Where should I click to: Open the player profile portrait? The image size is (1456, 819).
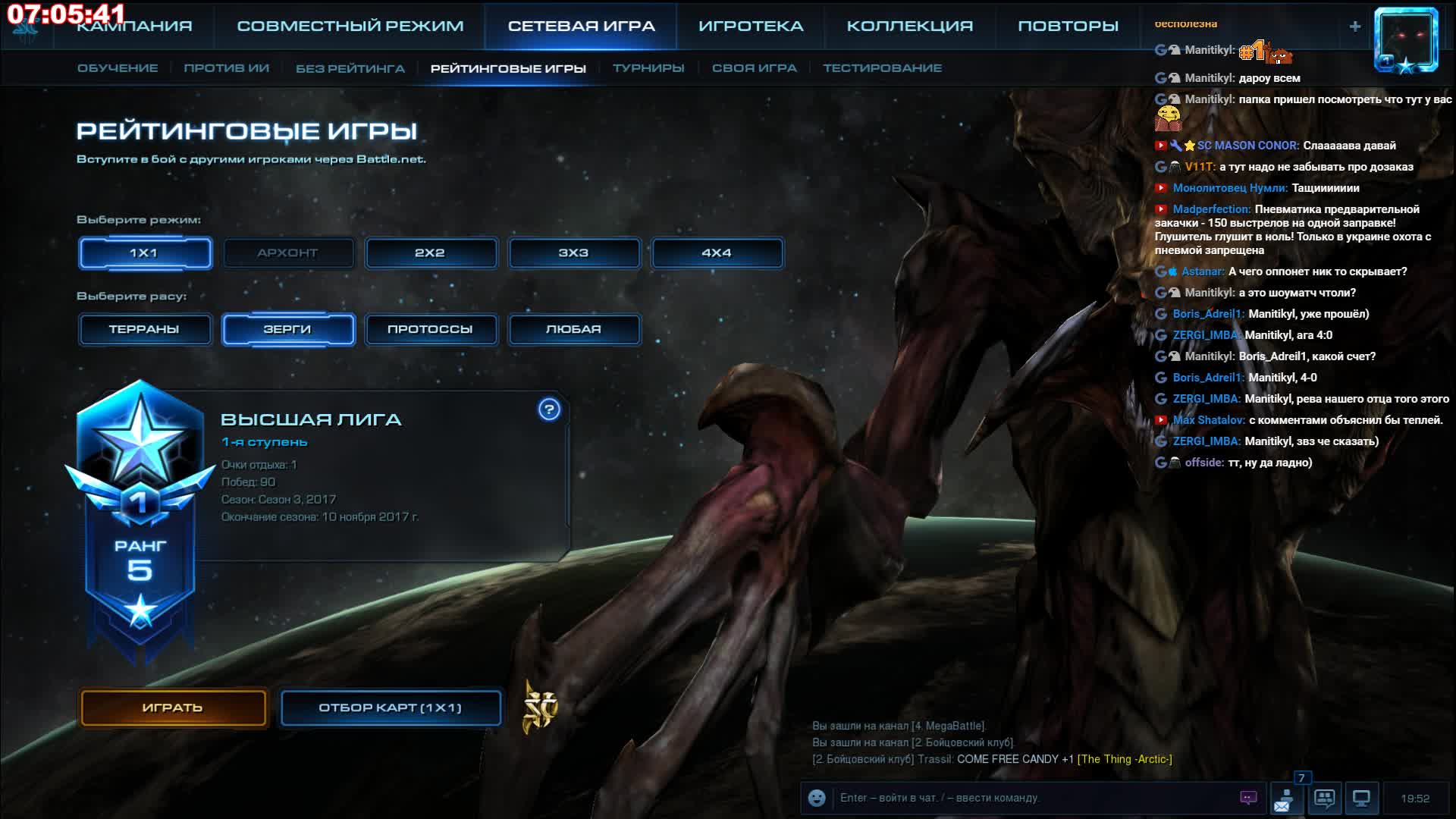[x=1407, y=39]
